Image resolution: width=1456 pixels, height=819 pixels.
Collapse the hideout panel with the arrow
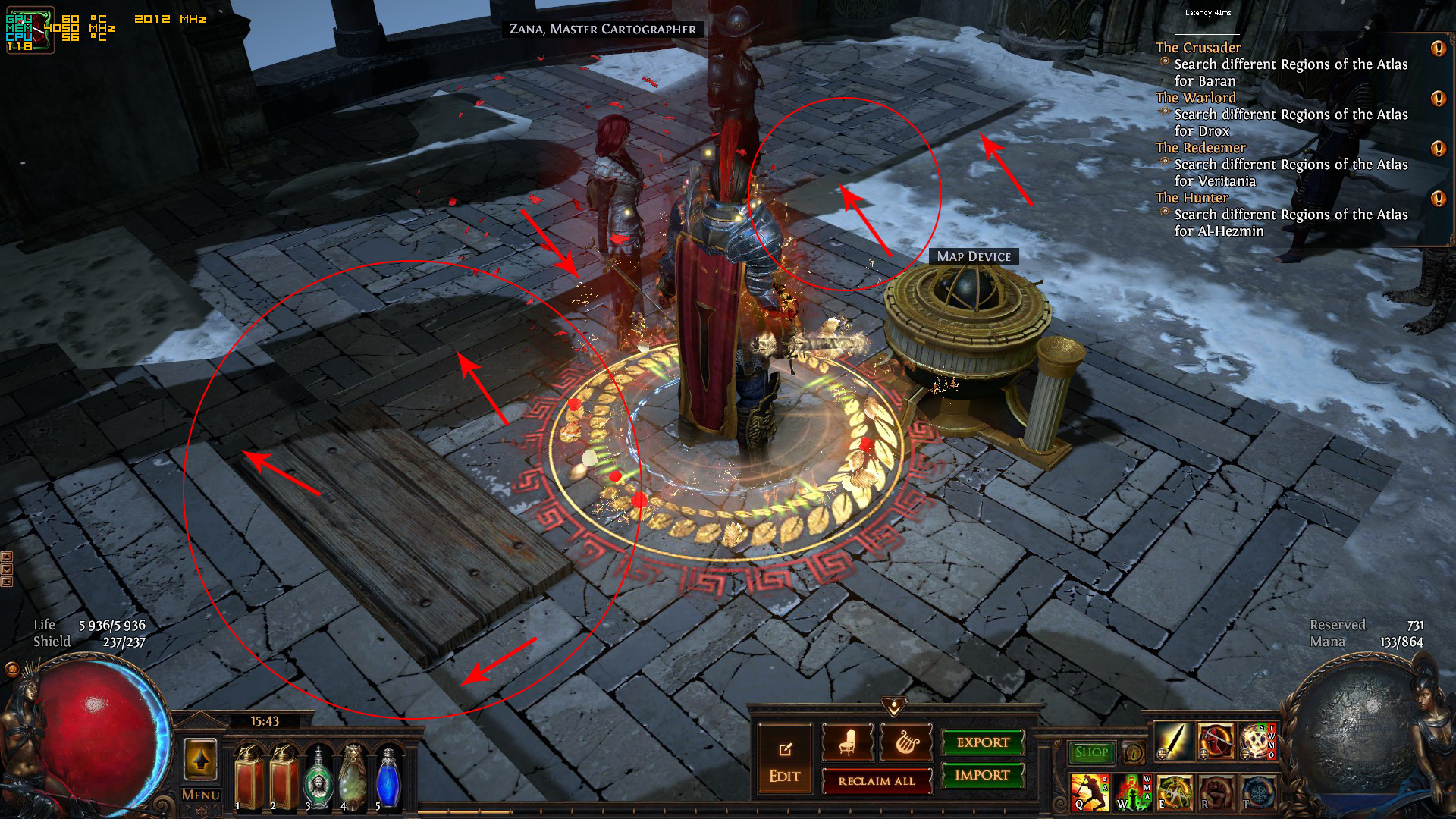(x=894, y=707)
